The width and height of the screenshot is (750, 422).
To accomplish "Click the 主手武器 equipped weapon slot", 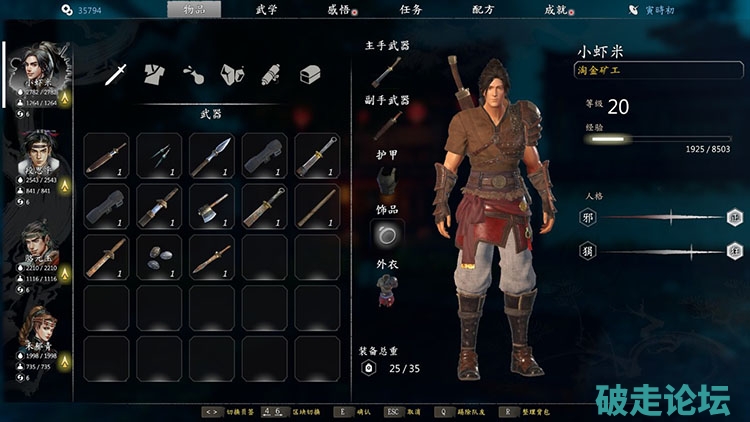I will click(x=386, y=70).
